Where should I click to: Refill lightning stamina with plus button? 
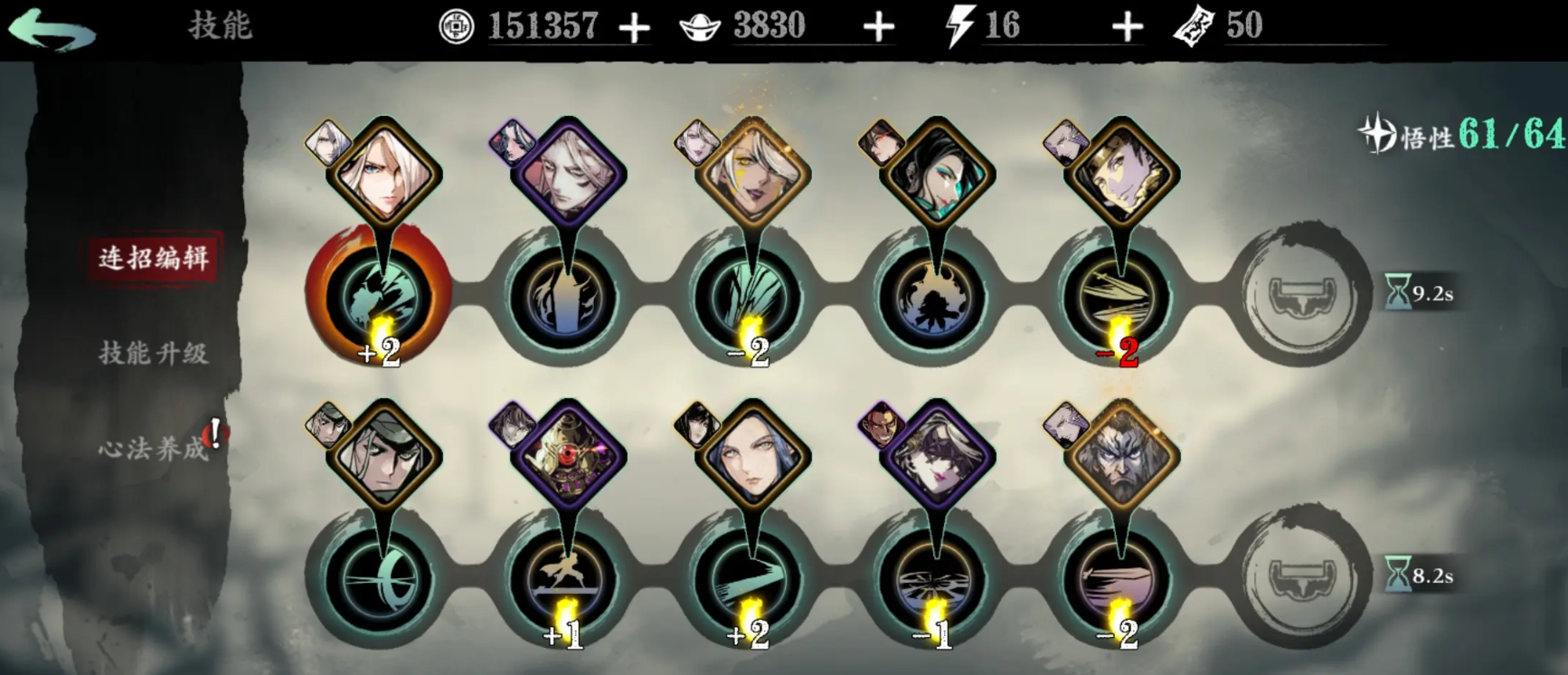pyautogui.click(x=1127, y=28)
